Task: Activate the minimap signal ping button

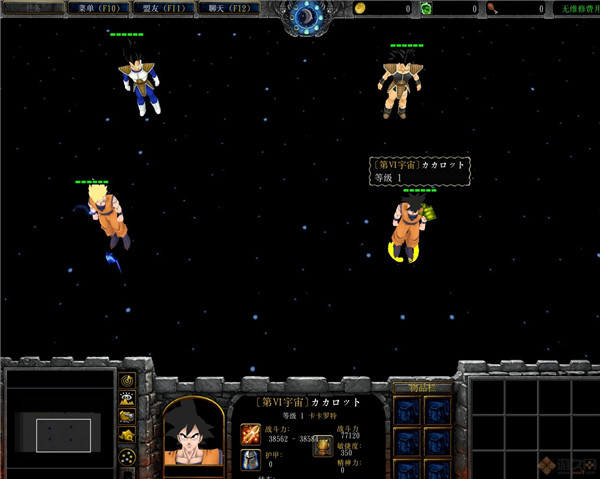Action: (128, 380)
